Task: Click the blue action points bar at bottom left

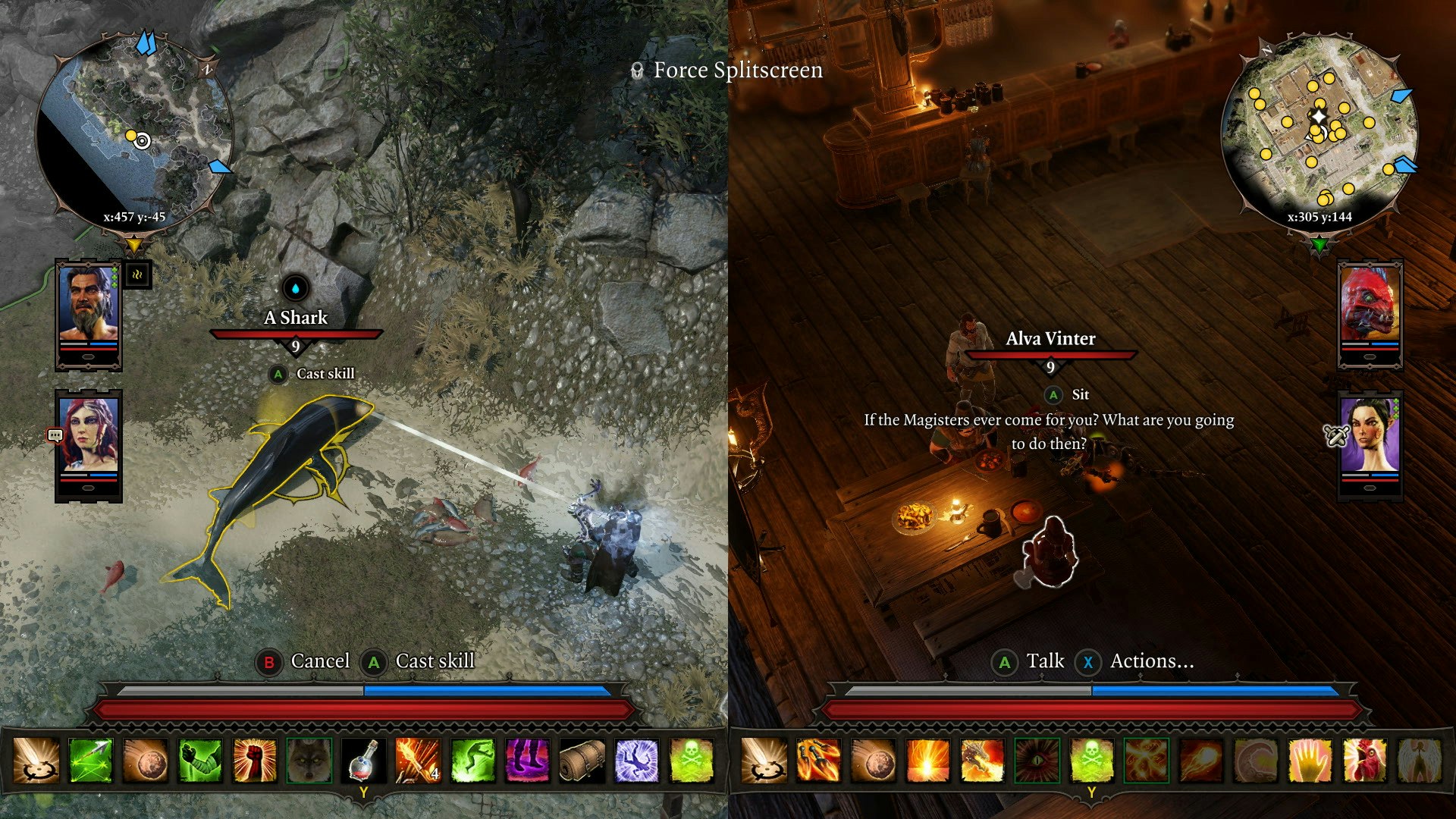Action: point(485,690)
